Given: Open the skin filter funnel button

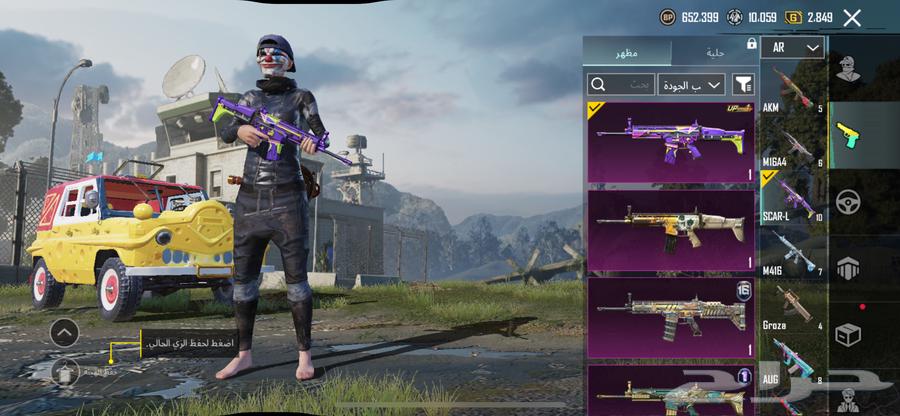Looking at the screenshot, I should point(743,85).
